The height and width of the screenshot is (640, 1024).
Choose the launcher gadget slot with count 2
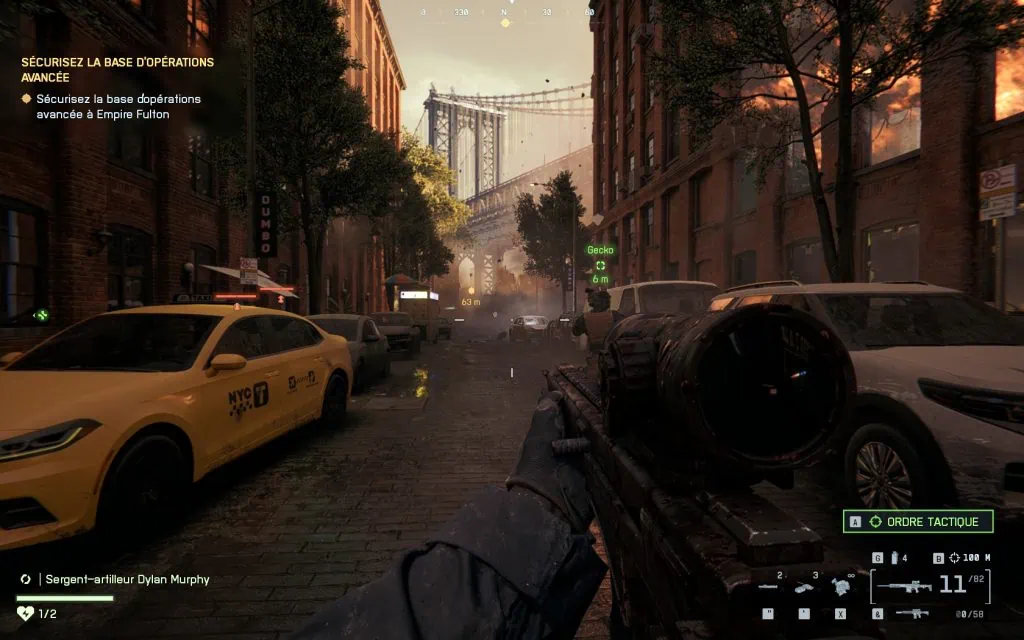[x=769, y=587]
